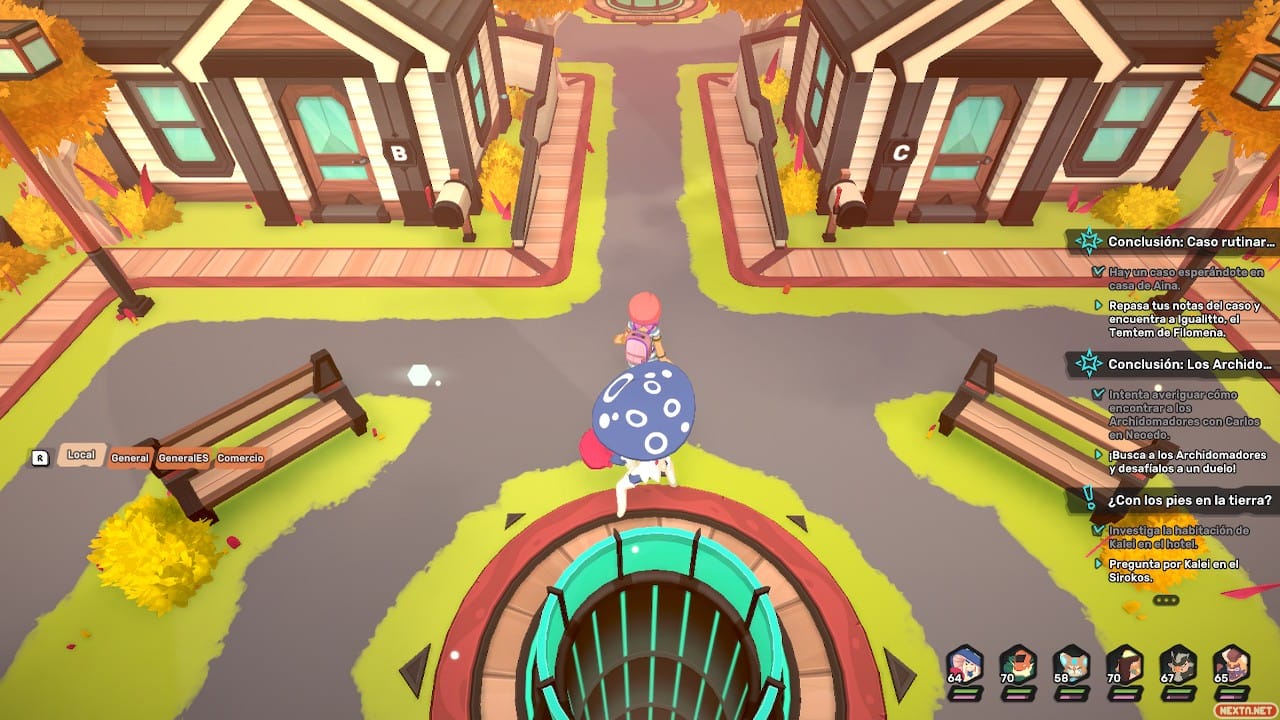The image size is (1280, 720).
Task: Toggle the checkmark on 'Intenta averiguar cómo encontrar' objective
Action: coord(1096,393)
